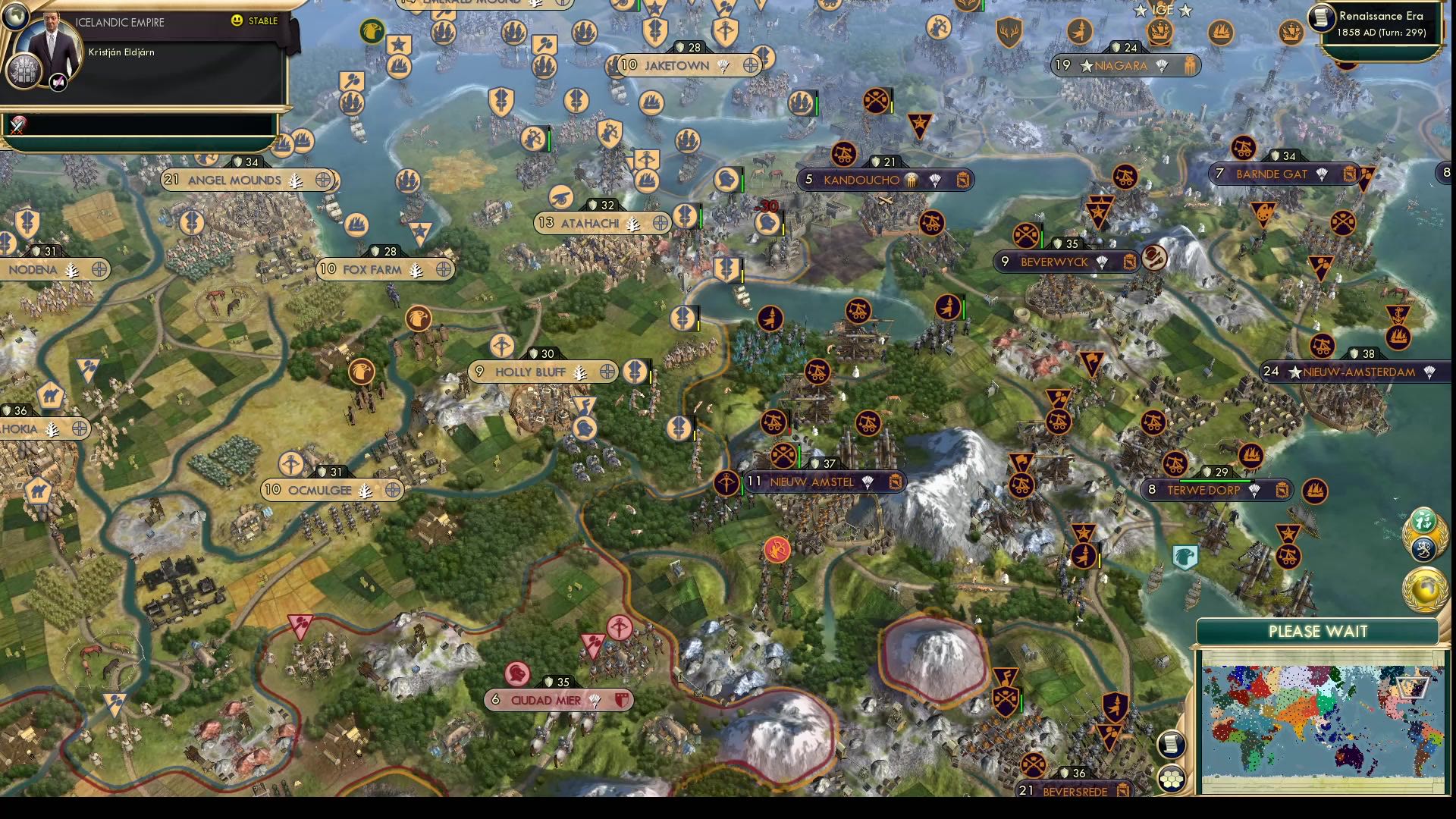Click the blue lion crest medallion icon
Viewport: 1456px width, 819px height.
[1424, 548]
